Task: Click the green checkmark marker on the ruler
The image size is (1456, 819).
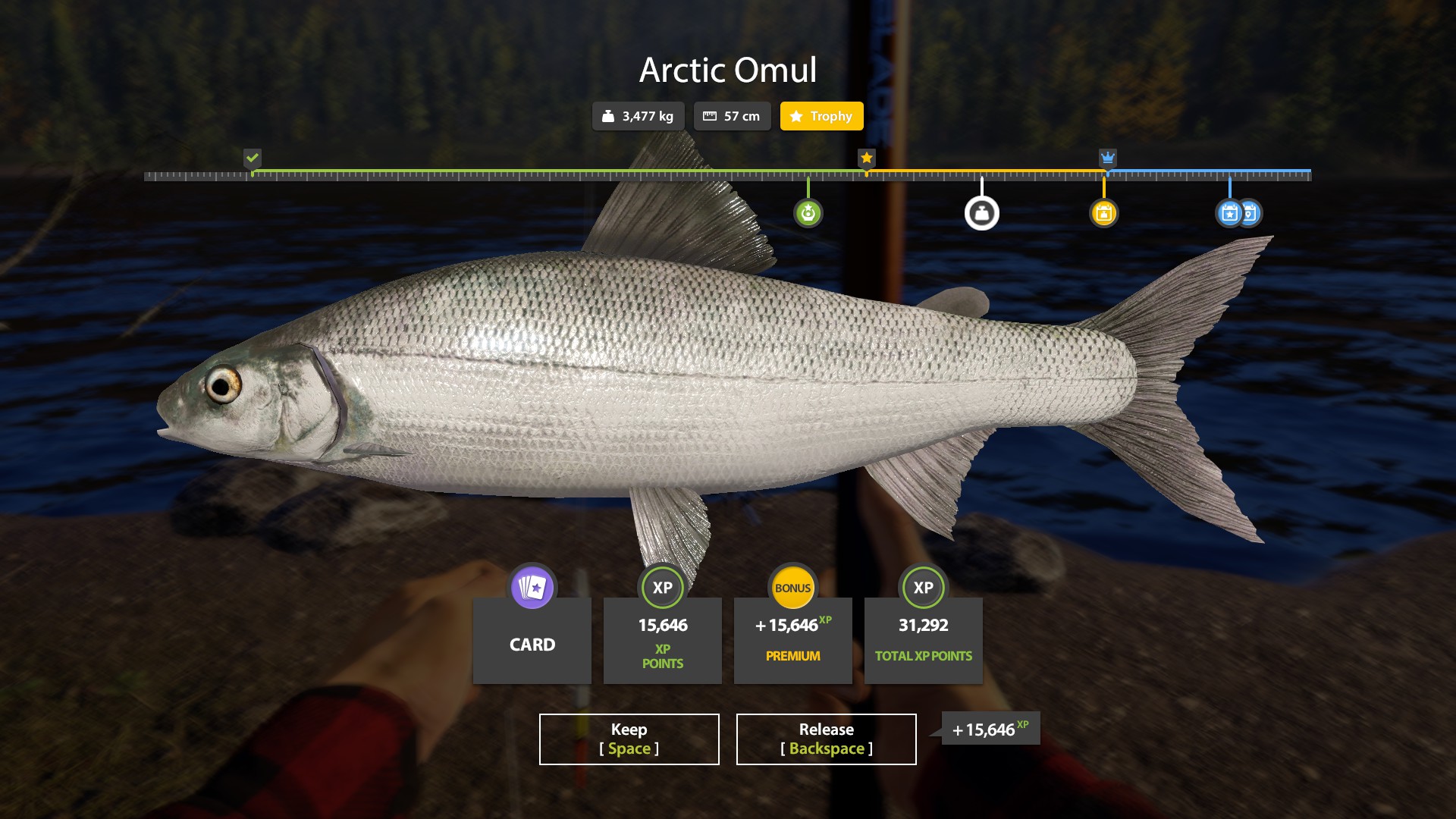Action: (x=252, y=158)
